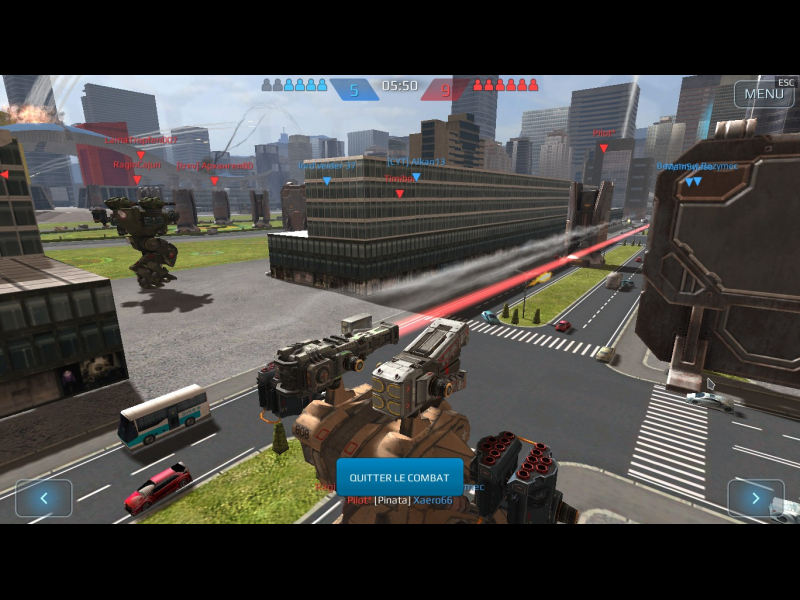Switch to the next player with right arrow

(755, 498)
